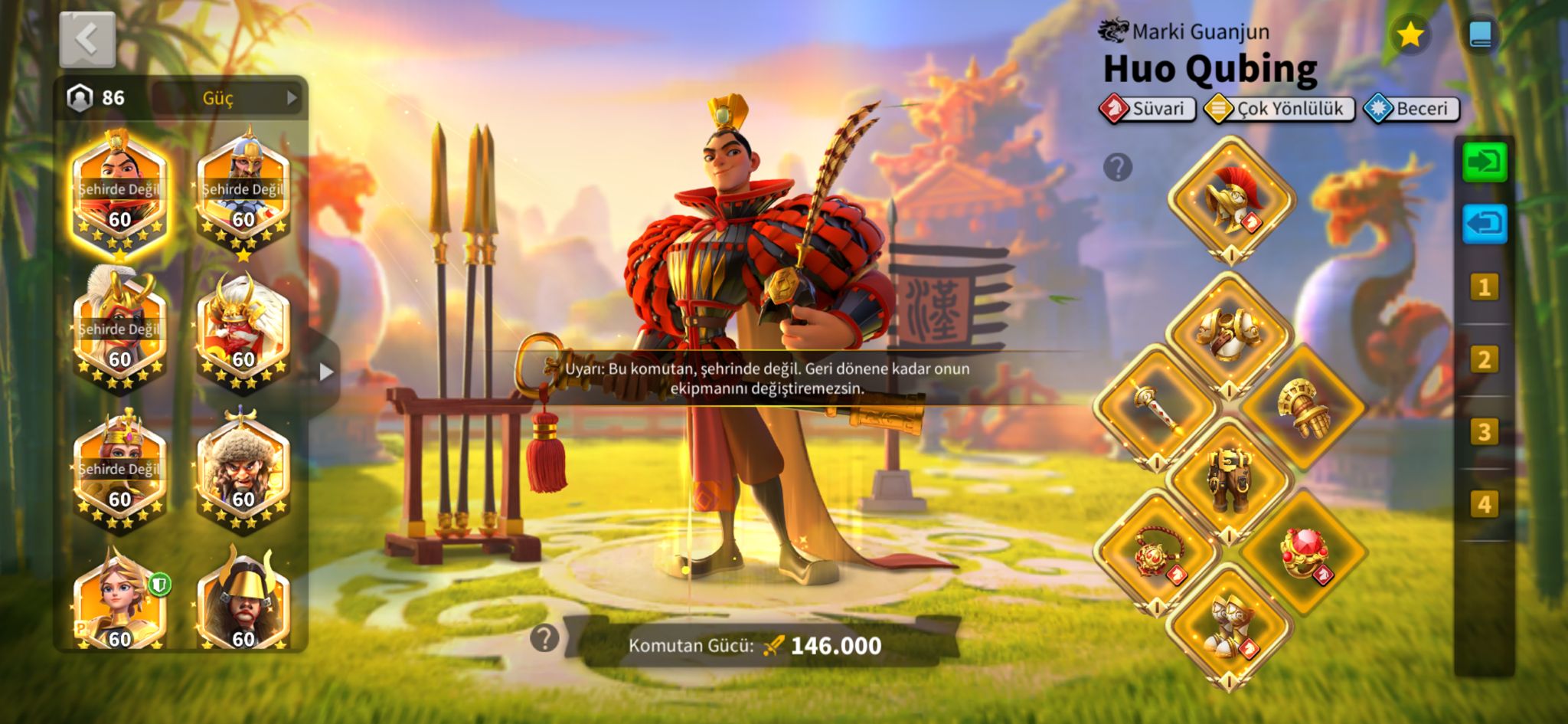Switch to equipment preset 1
The width and height of the screenshot is (1568, 724).
click(x=1484, y=287)
